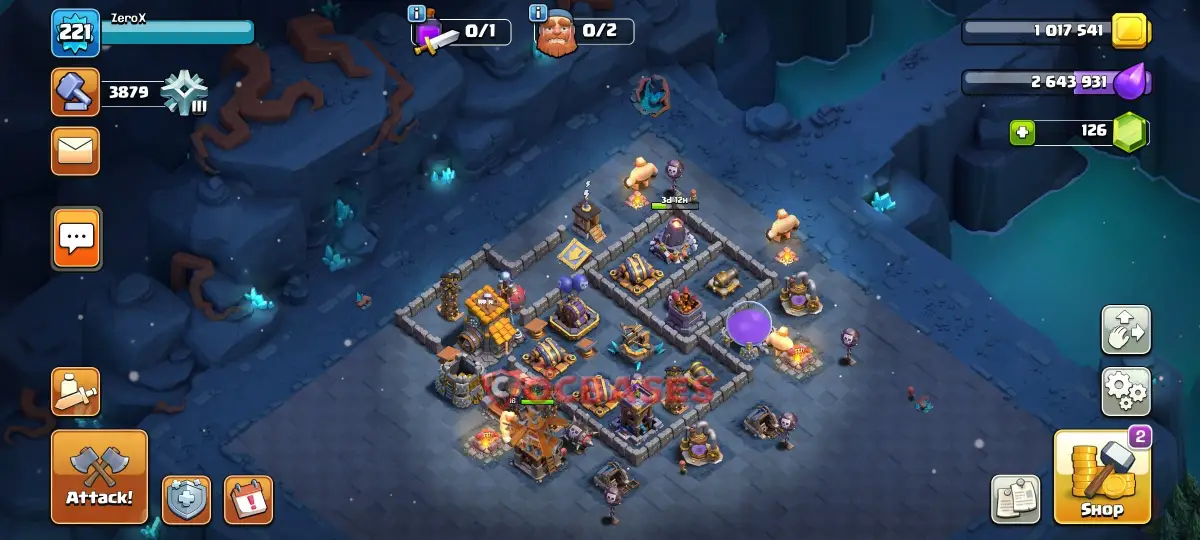Screen dimensions: 1200x540
Task: Open the settings gears
Action: (x=1126, y=391)
